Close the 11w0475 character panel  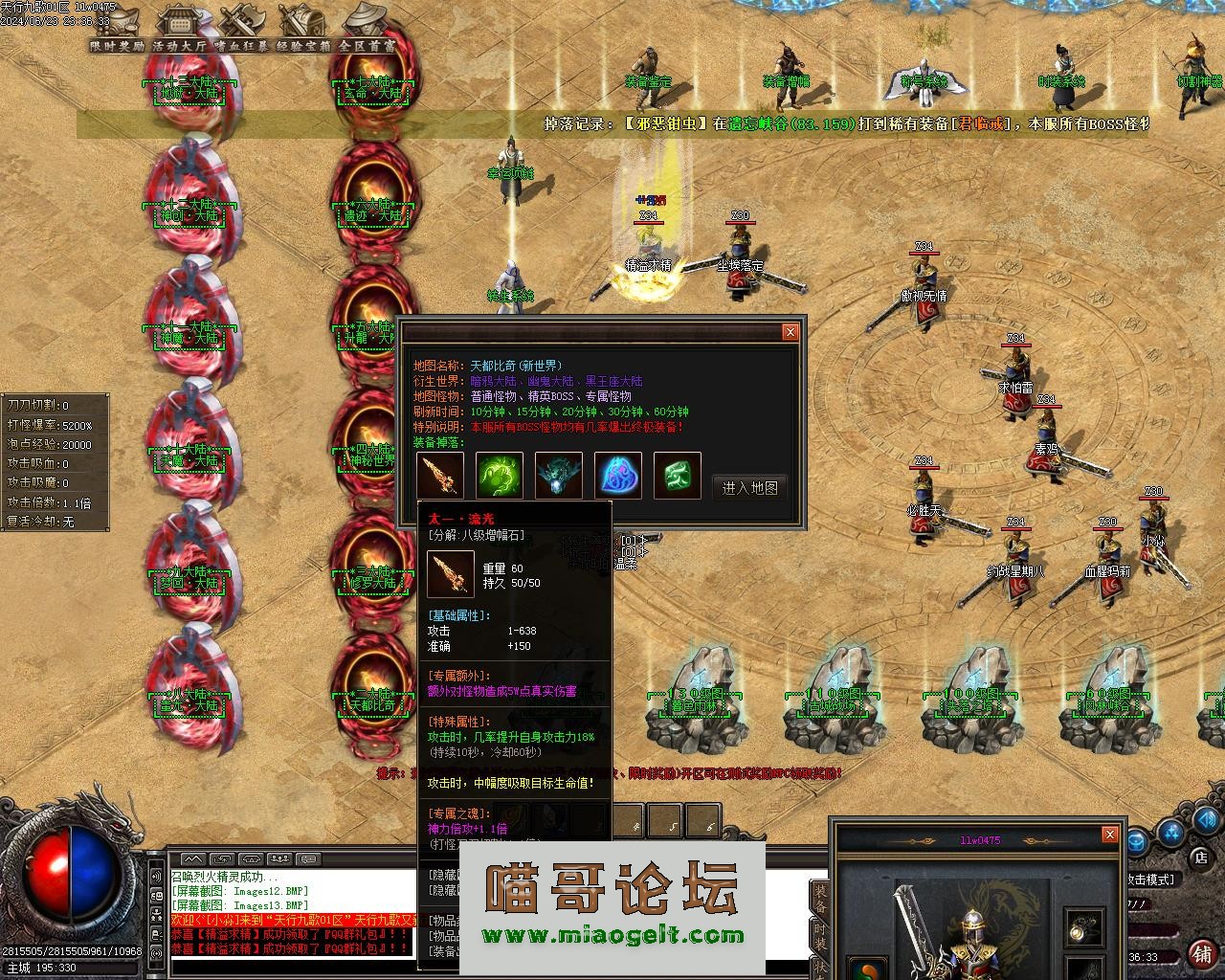1109,835
